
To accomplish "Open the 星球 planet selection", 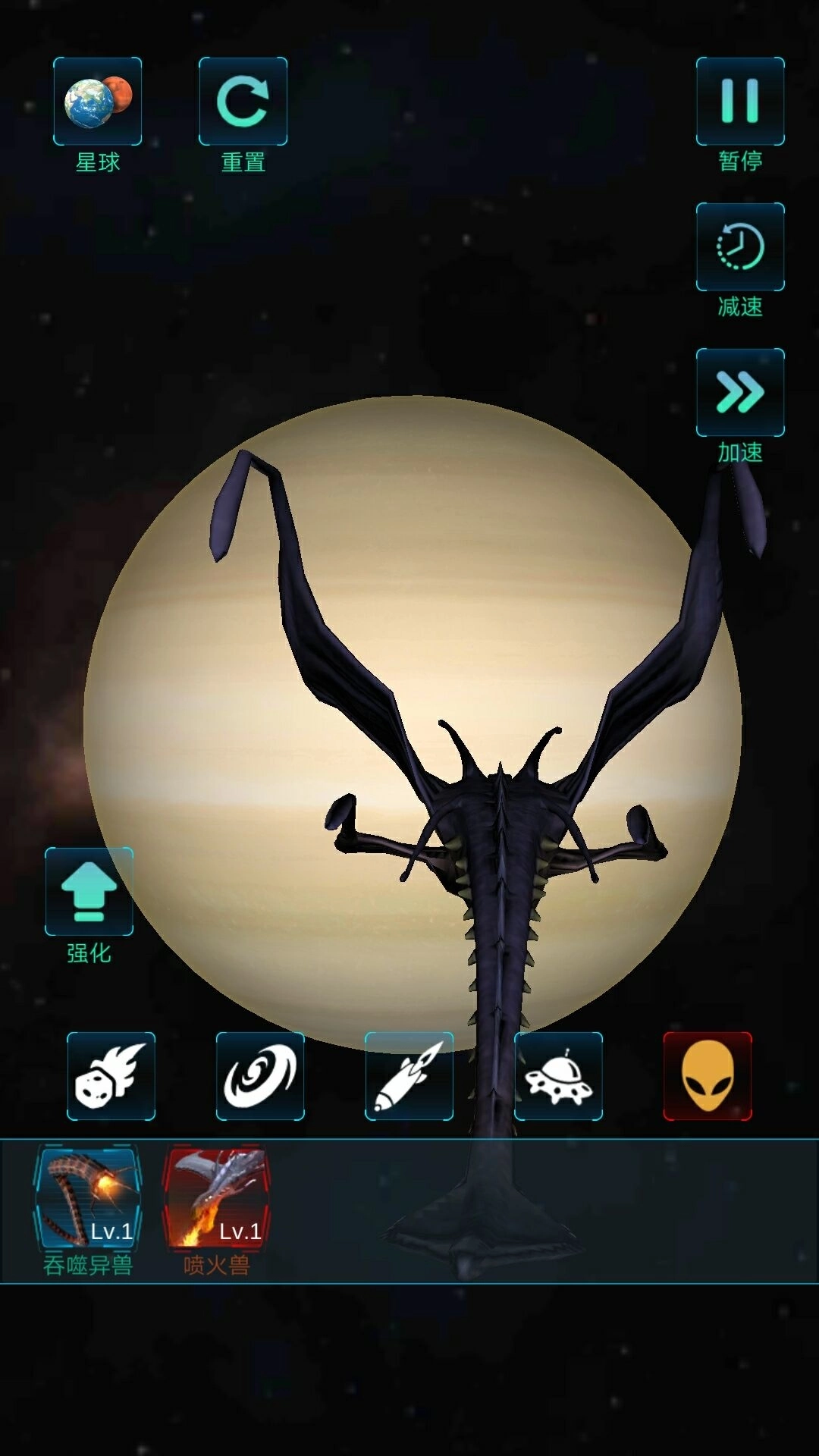I will [97, 102].
